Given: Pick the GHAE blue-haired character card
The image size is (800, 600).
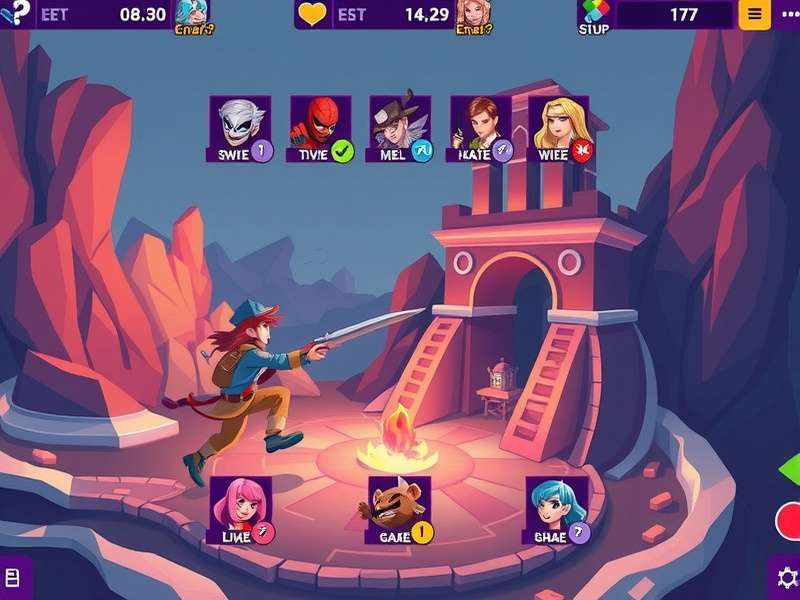Looking at the screenshot, I should (556, 508).
